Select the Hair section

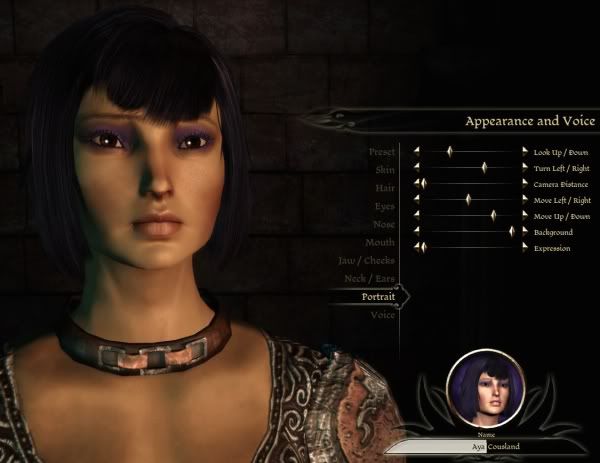coord(384,187)
